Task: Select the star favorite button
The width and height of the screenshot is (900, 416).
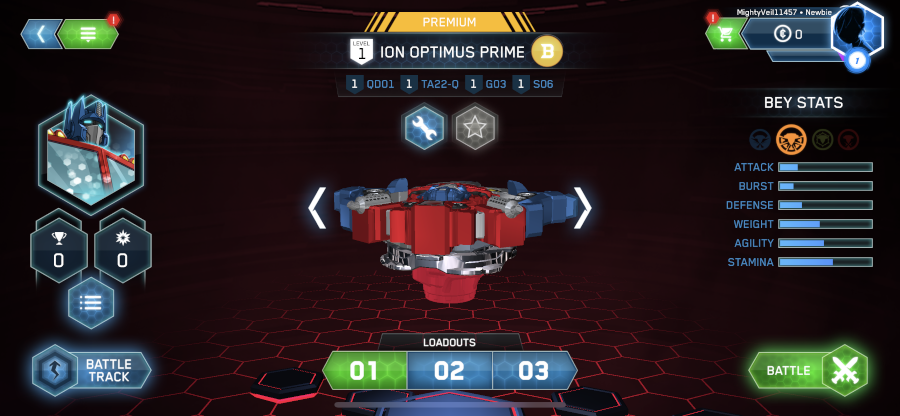Action: click(475, 128)
